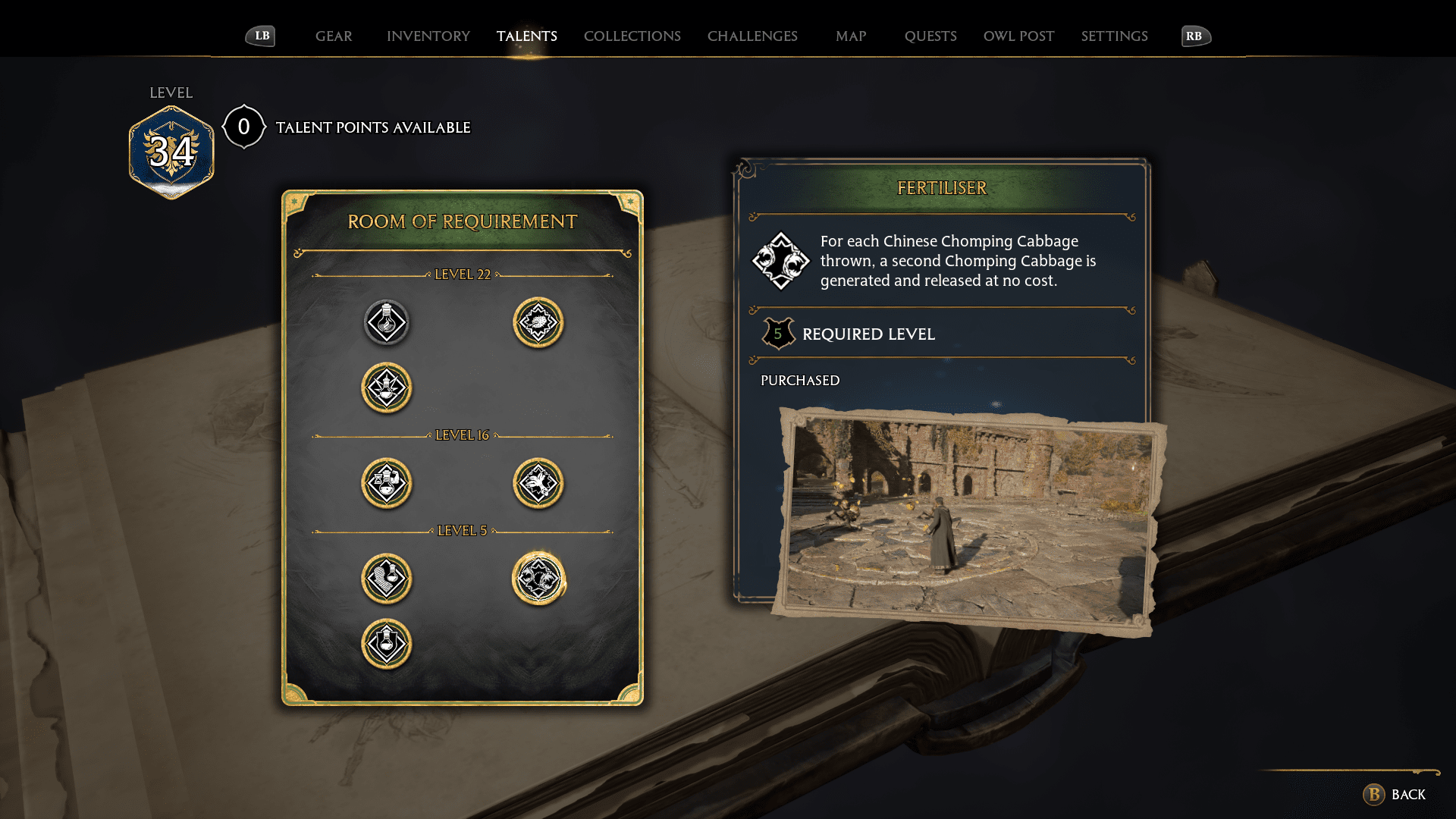Open the Inventory tab
The width and height of the screenshot is (1456, 819).
428,36
